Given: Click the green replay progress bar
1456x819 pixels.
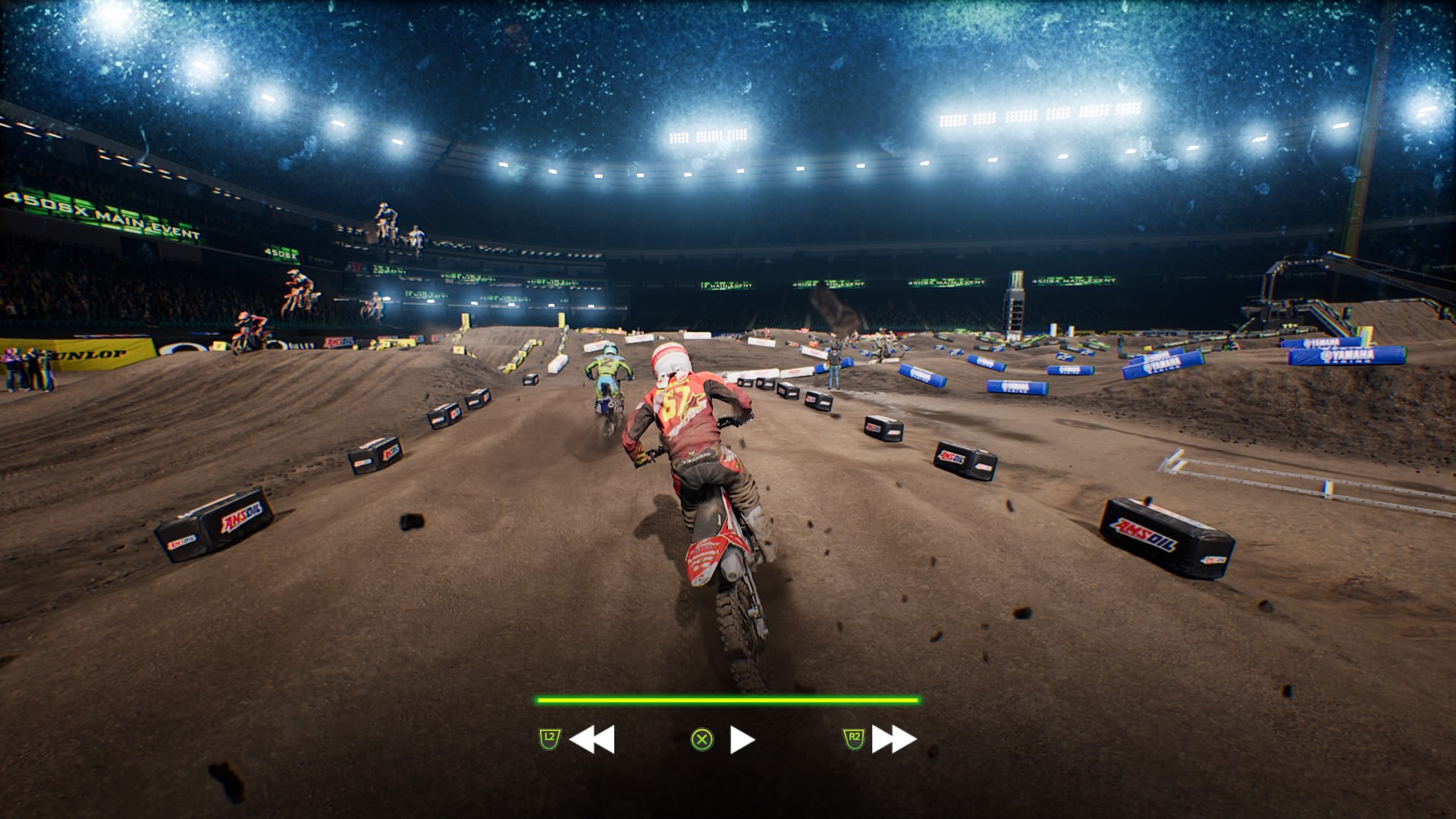Looking at the screenshot, I should [728, 701].
